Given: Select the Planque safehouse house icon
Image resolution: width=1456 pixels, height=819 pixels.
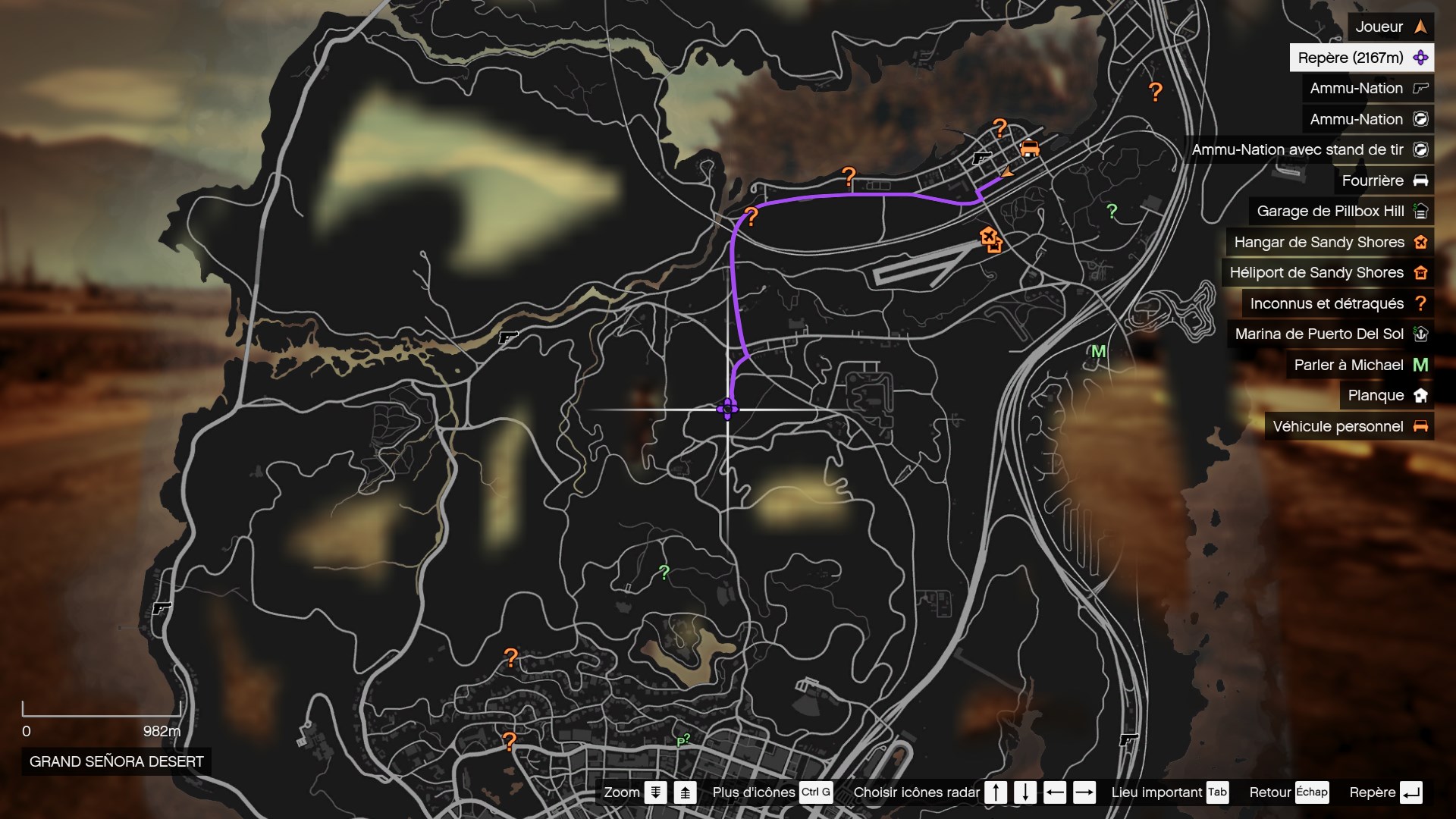Looking at the screenshot, I should tap(1420, 395).
